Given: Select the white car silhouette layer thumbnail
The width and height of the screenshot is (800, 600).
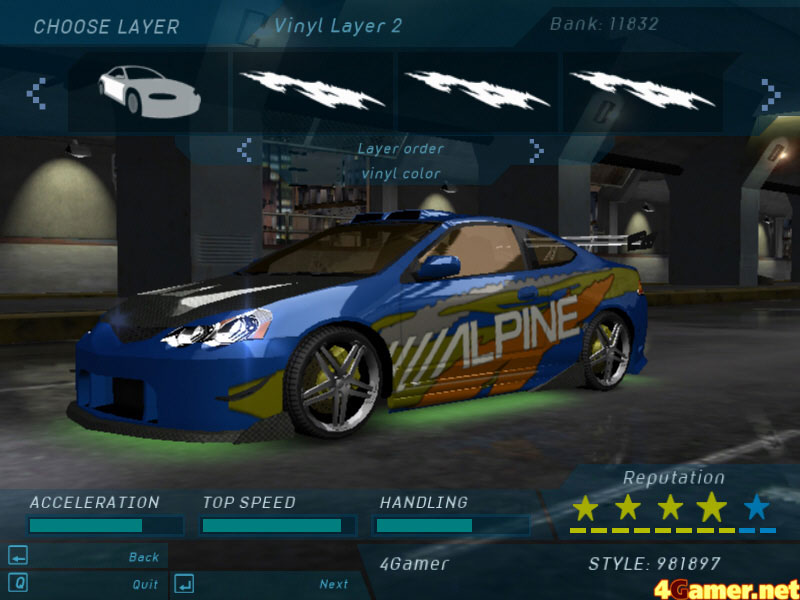Looking at the screenshot, I should (149, 90).
